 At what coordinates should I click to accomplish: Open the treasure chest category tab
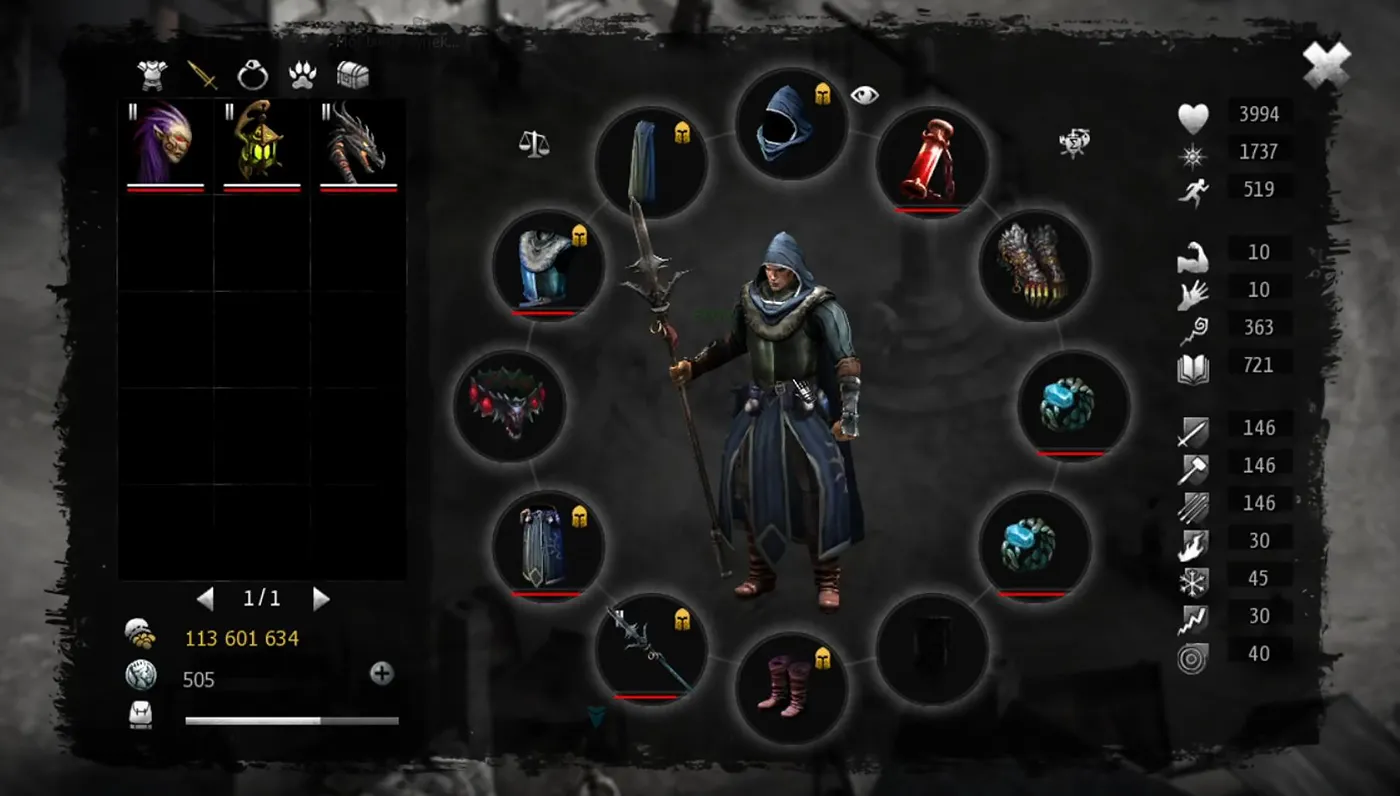tap(352, 75)
